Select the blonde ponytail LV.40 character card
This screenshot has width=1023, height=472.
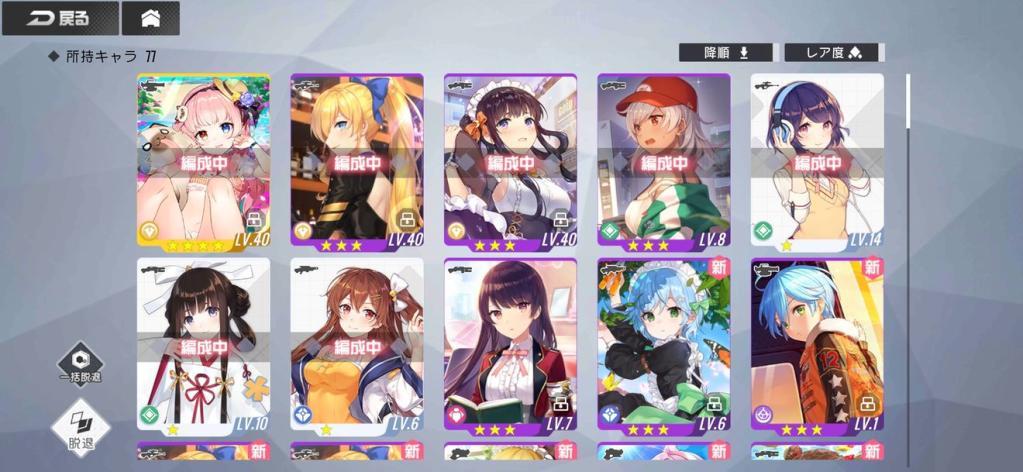pyautogui.click(x=357, y=160)
